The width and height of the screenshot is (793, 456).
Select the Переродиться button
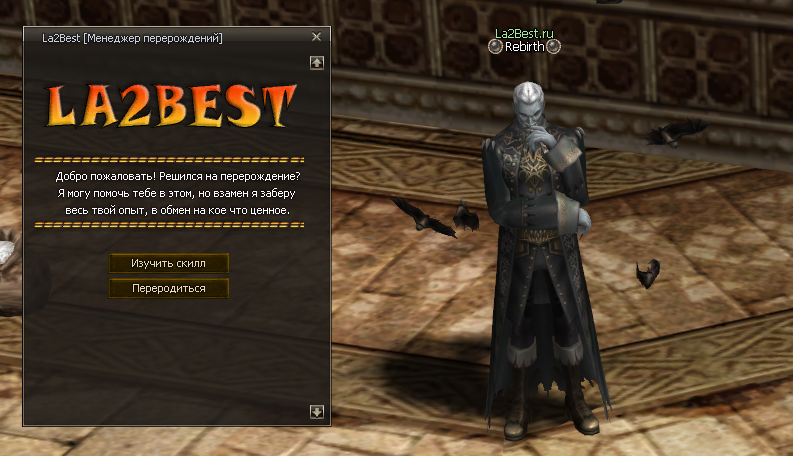click(x=169, y=288)
